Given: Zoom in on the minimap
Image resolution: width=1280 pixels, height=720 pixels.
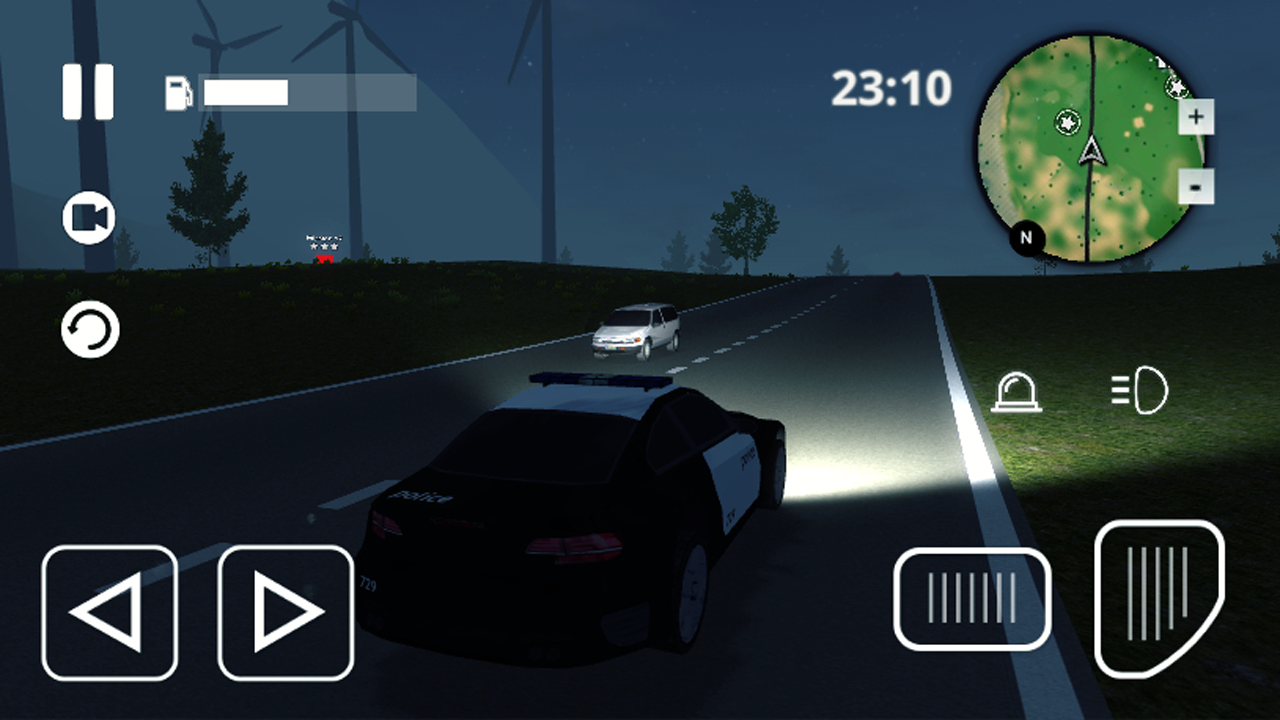Looking at the screenshot, I should coord(1196,117).
